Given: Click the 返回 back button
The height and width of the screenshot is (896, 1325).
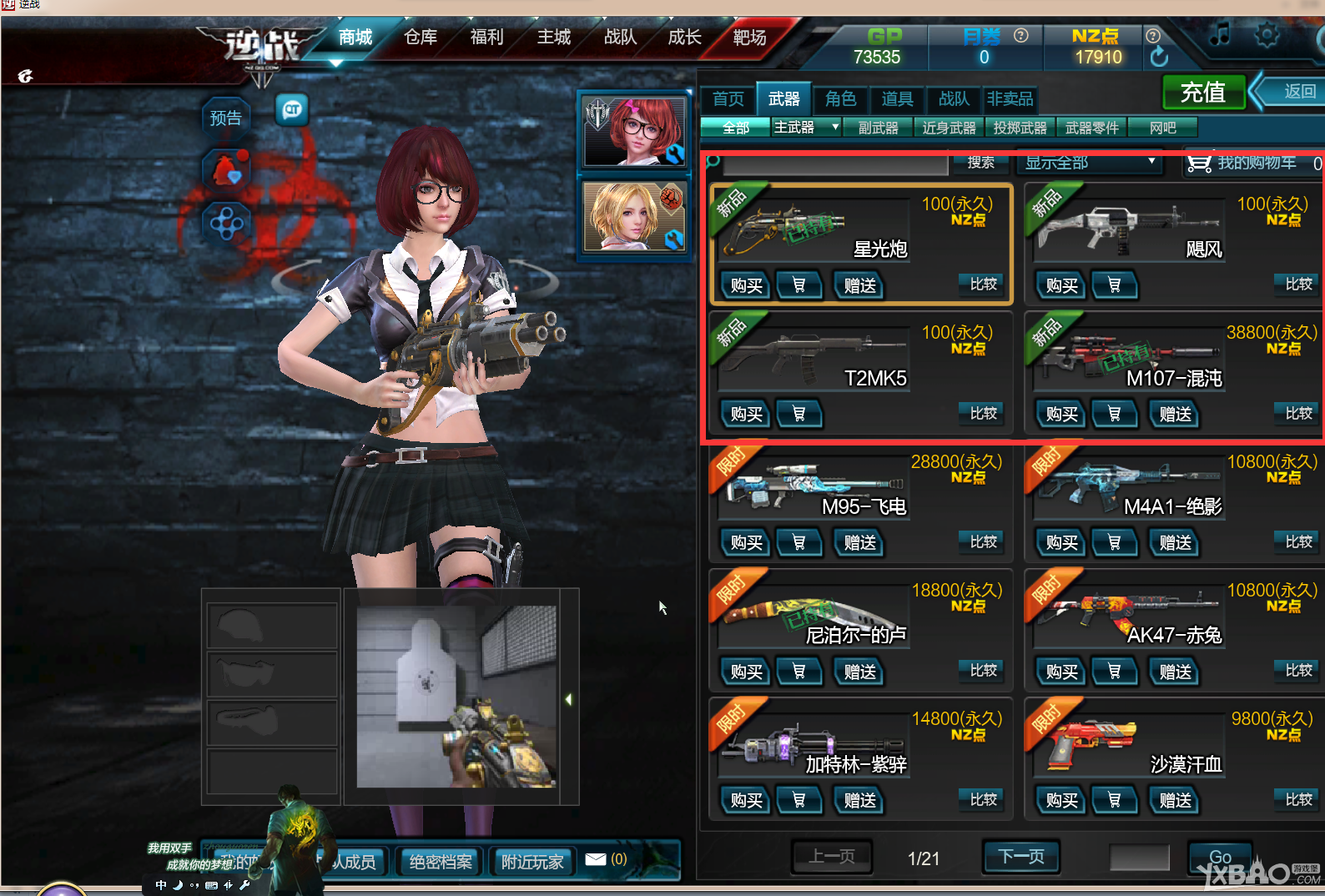Looking at the screenshot, I should [x=1297, y=92].
